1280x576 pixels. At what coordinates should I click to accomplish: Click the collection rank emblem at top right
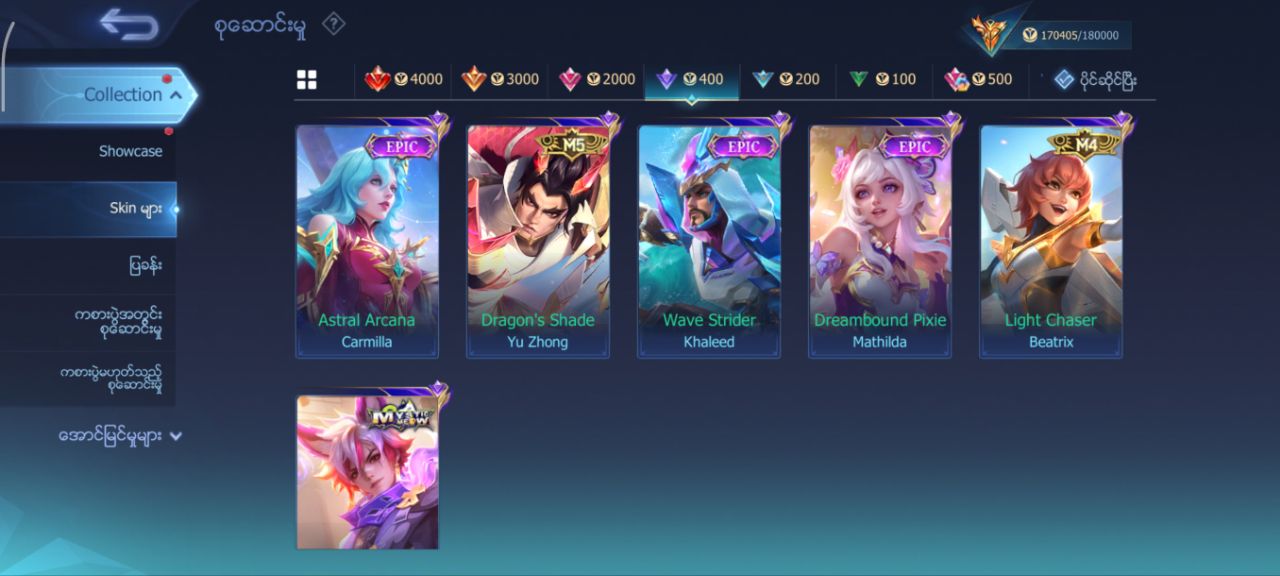(x=990, y=34)
